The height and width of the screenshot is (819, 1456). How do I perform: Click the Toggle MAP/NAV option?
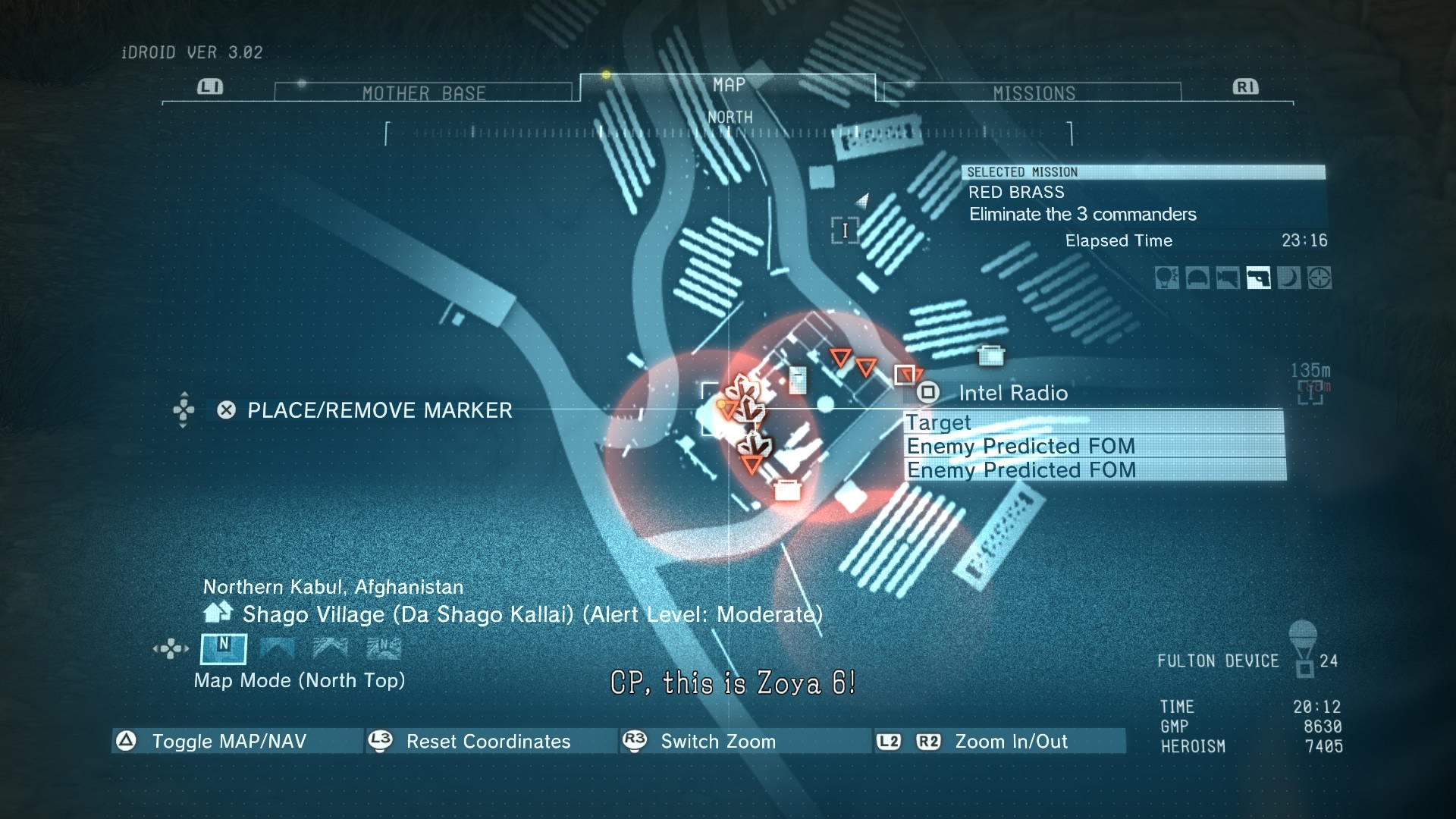click(229, 741)
